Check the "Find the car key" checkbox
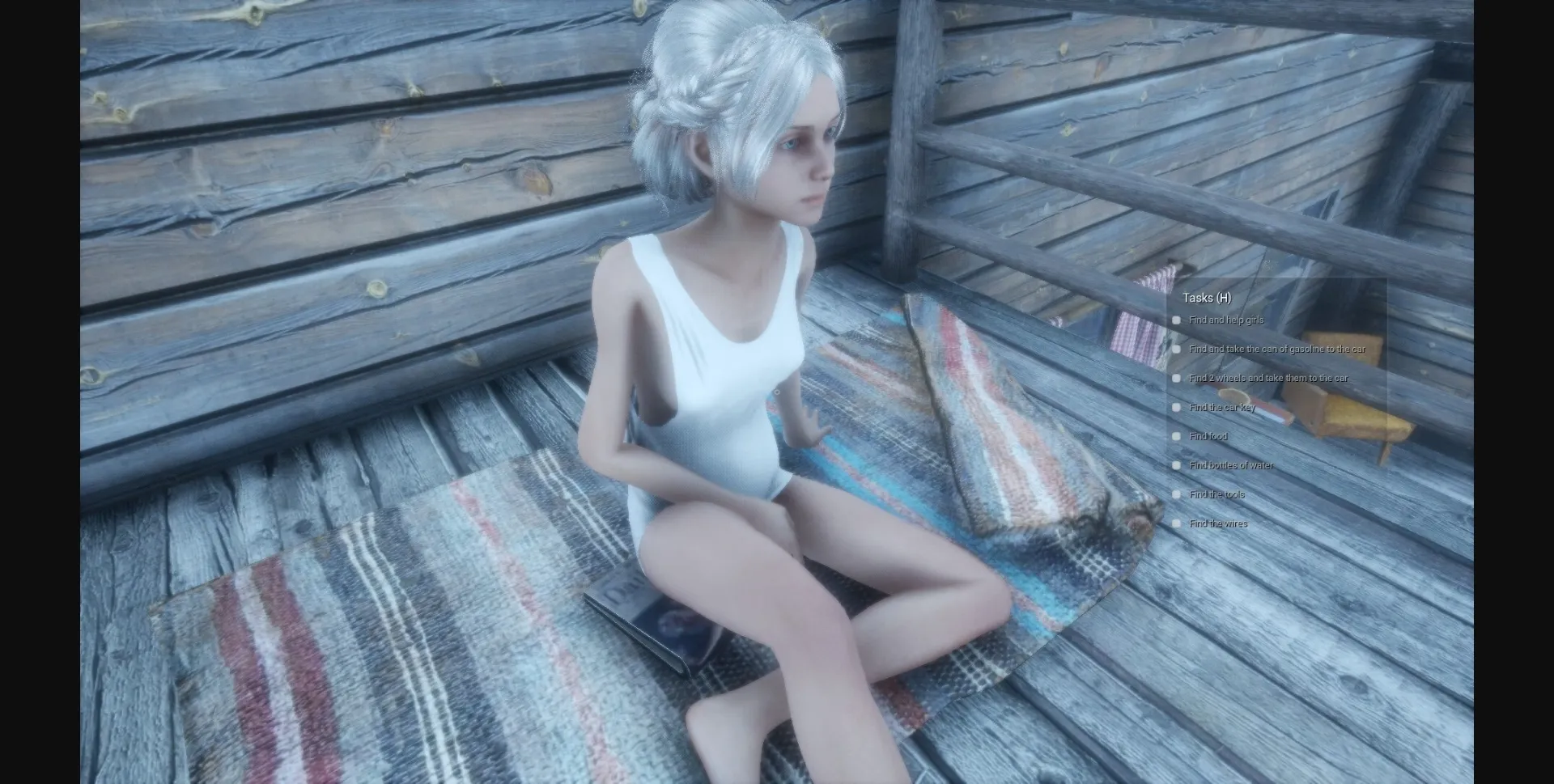 click(x=1176, y=407)
